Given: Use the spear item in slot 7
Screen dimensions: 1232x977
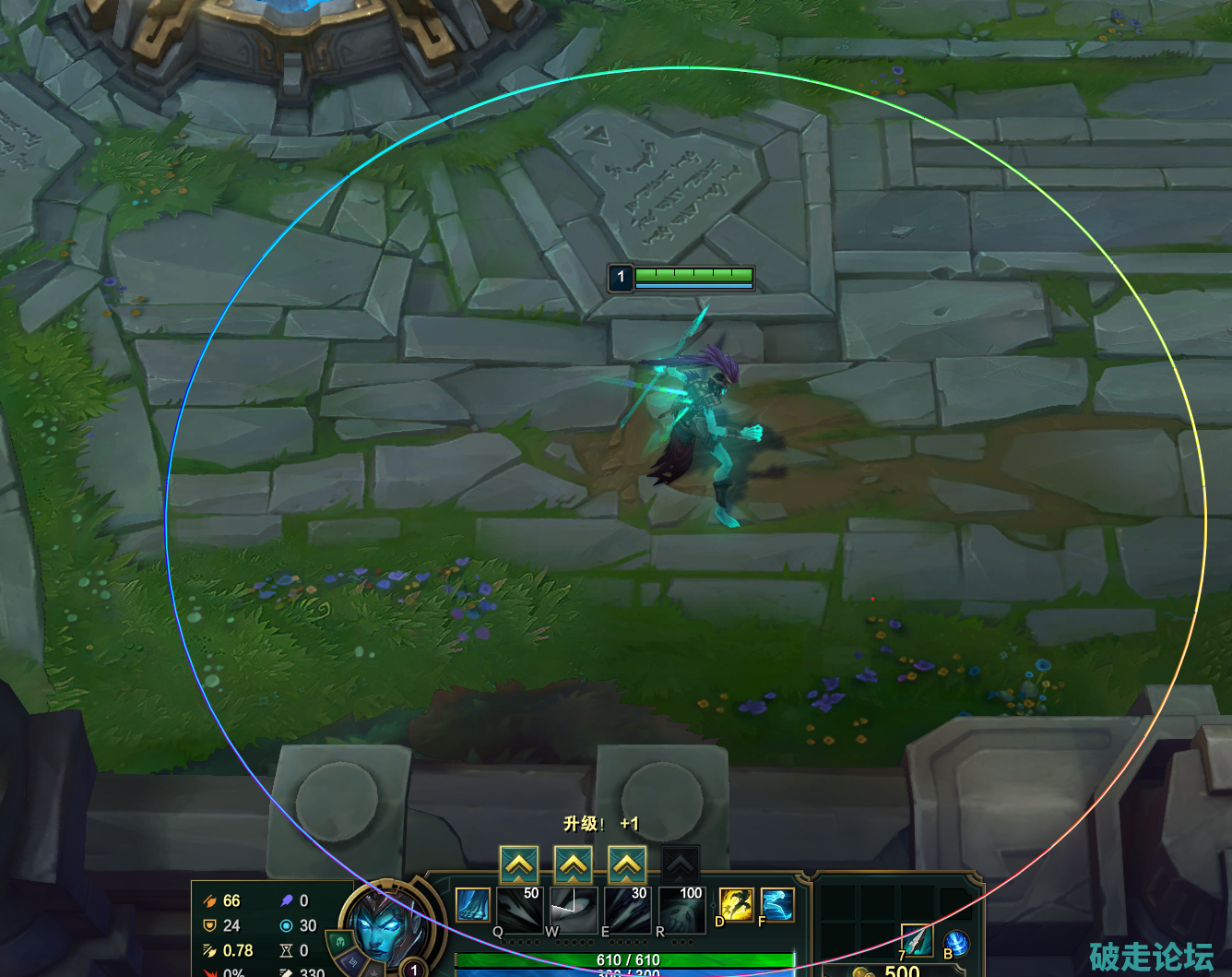Looking at the screenshot, I should point(917,941).
